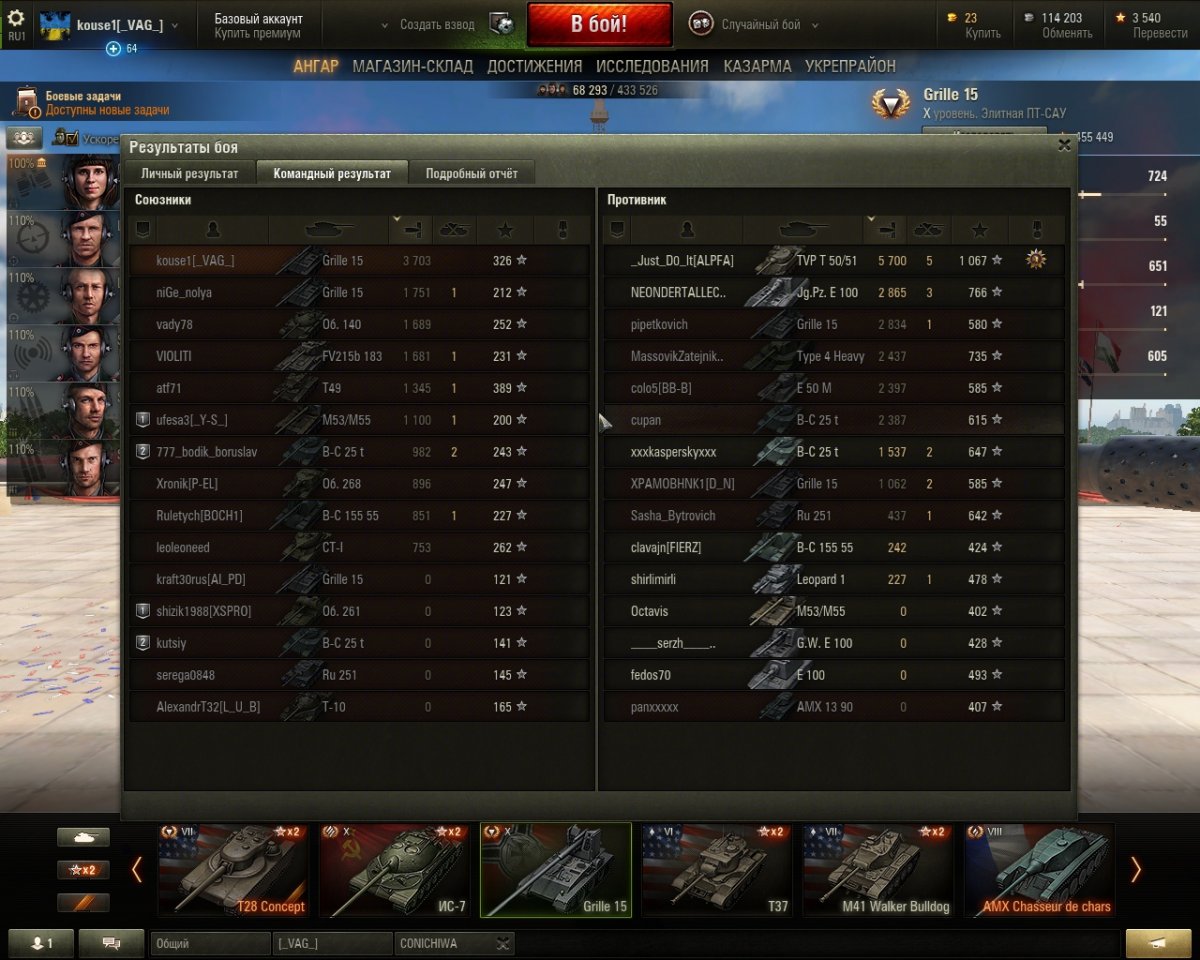Open the gear settings menu icon
Viewport: 1200px width, 960px height.
(16, 19)
